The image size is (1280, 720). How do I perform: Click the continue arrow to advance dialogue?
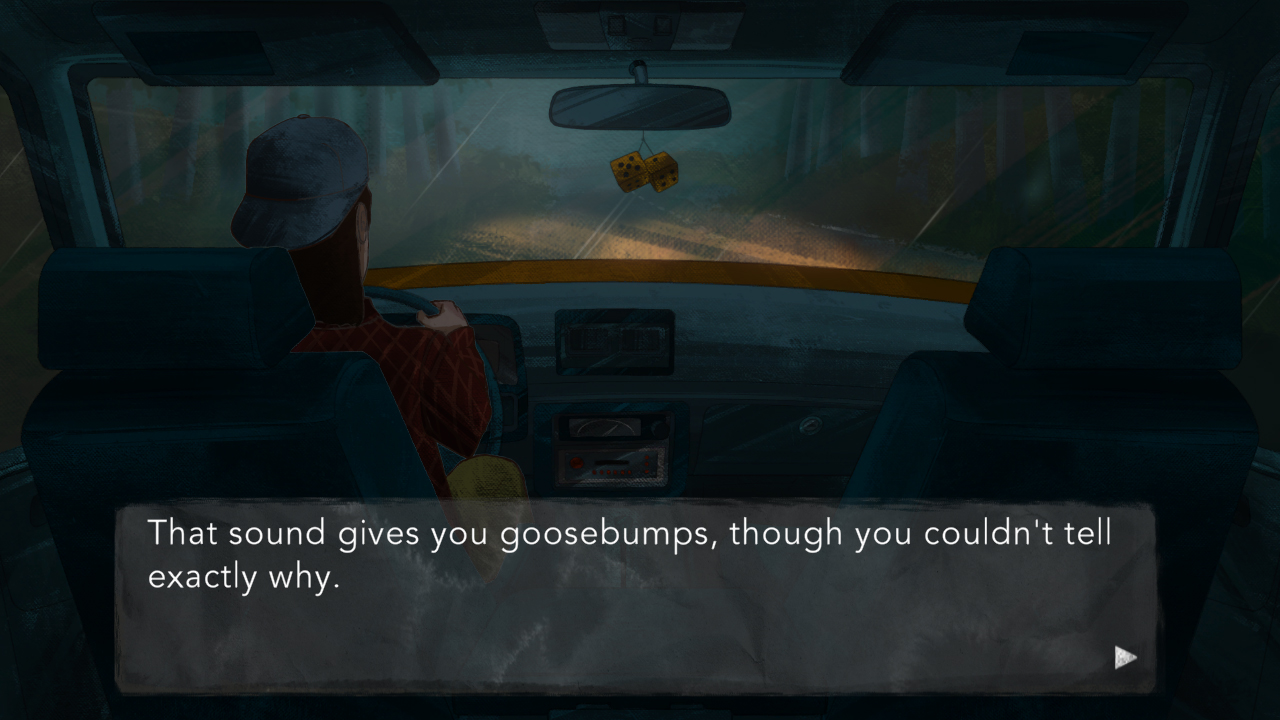(1125, 657)
